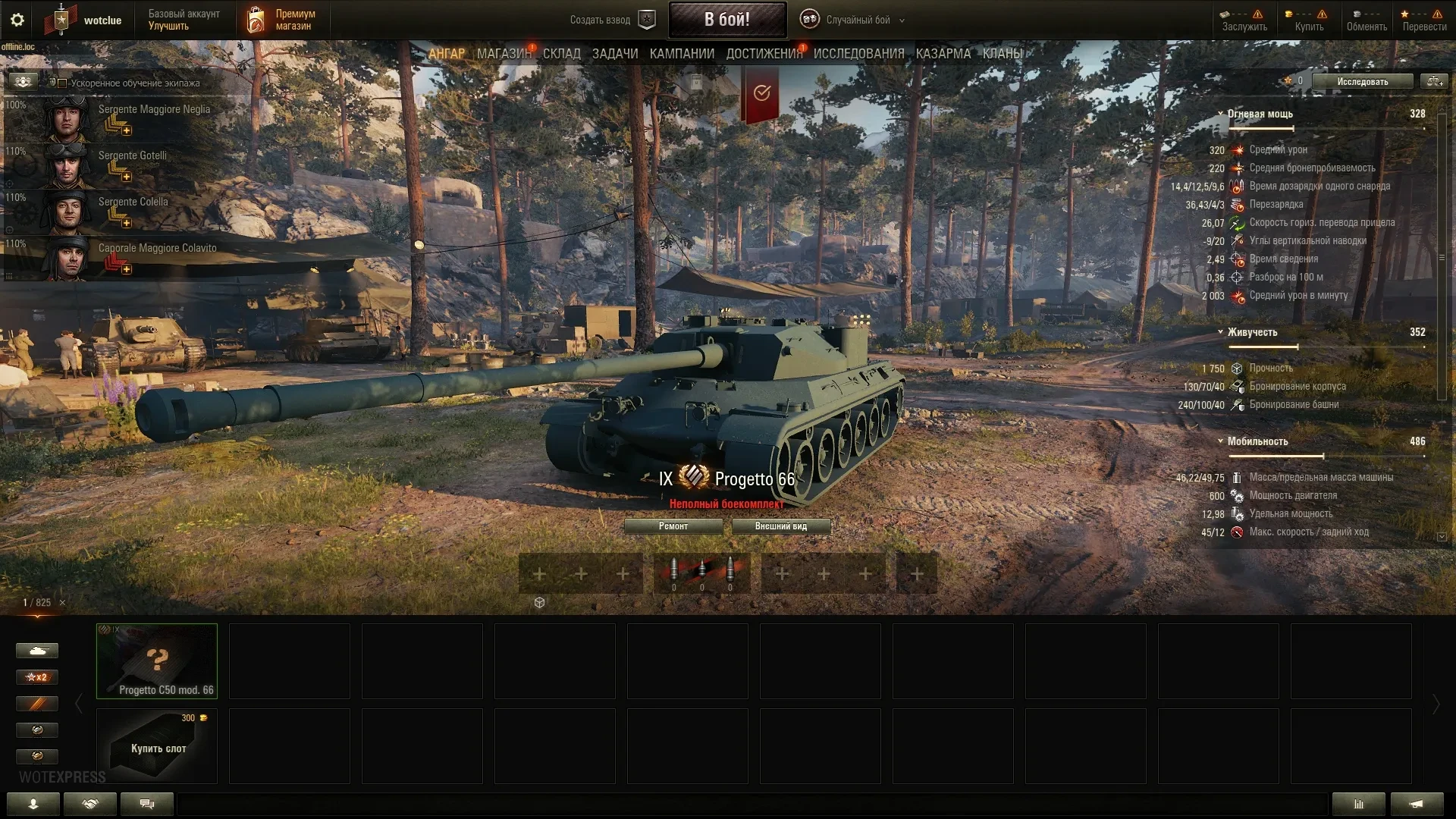Screen dimensions: 1456x819
Task: Create a platoon via Создать взвод
Action: (x=612, y=20)
